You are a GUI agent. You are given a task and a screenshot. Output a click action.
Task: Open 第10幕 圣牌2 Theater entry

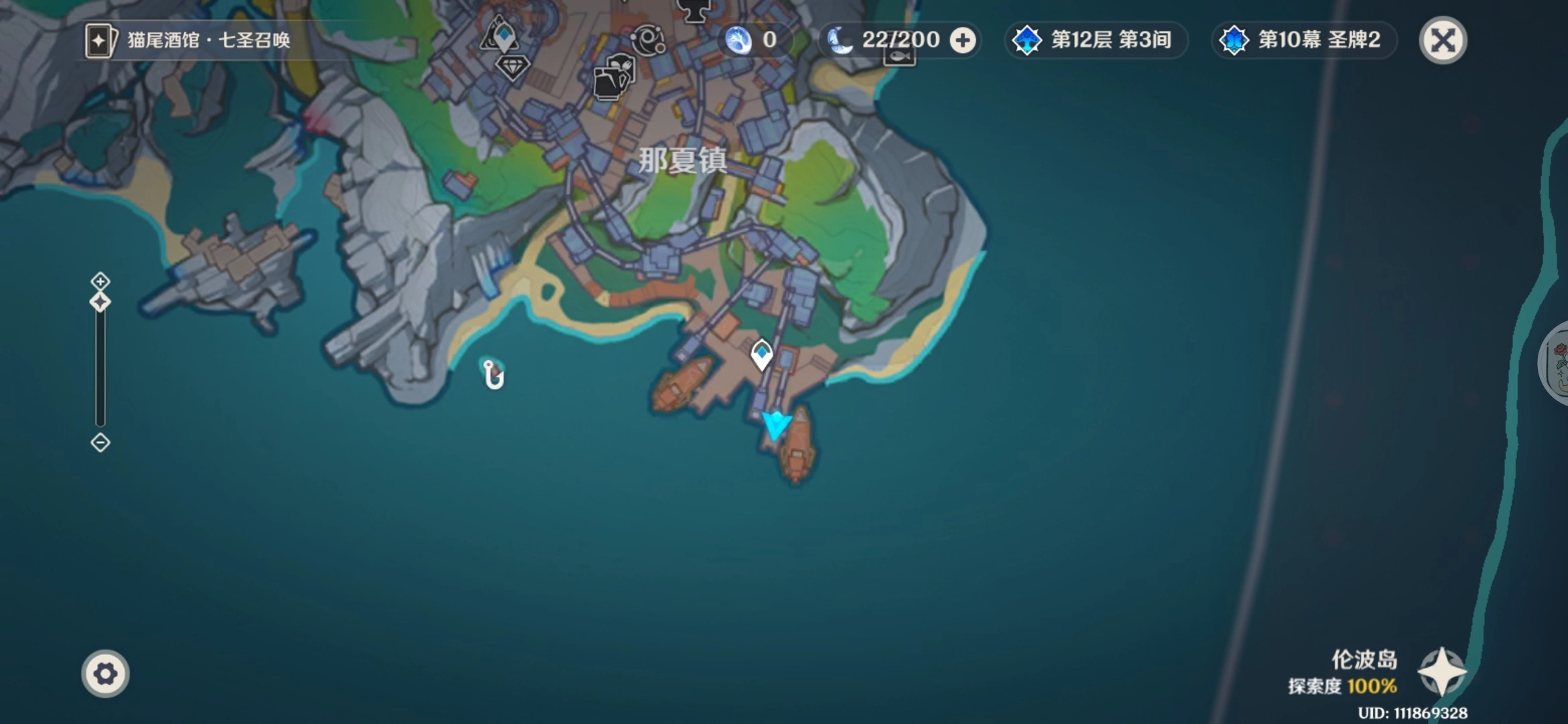click(x=1303, y=40)
